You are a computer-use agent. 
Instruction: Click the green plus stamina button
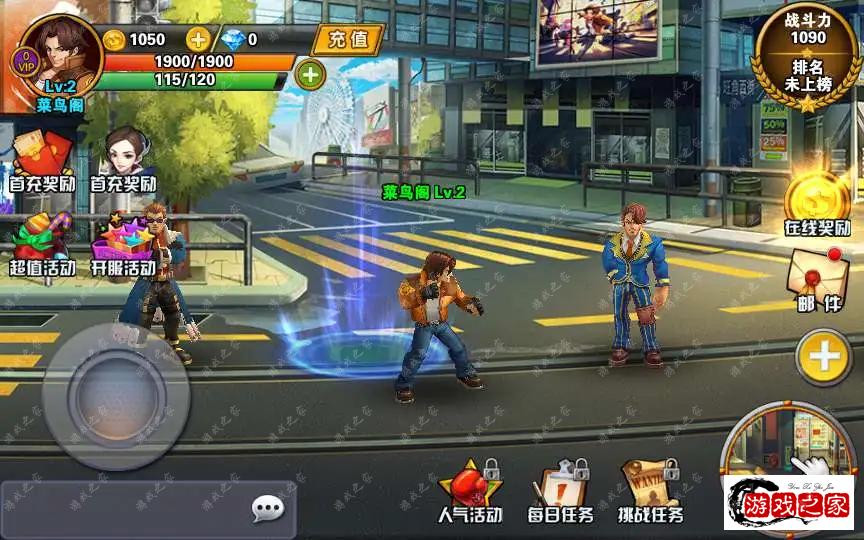(310, 74)
